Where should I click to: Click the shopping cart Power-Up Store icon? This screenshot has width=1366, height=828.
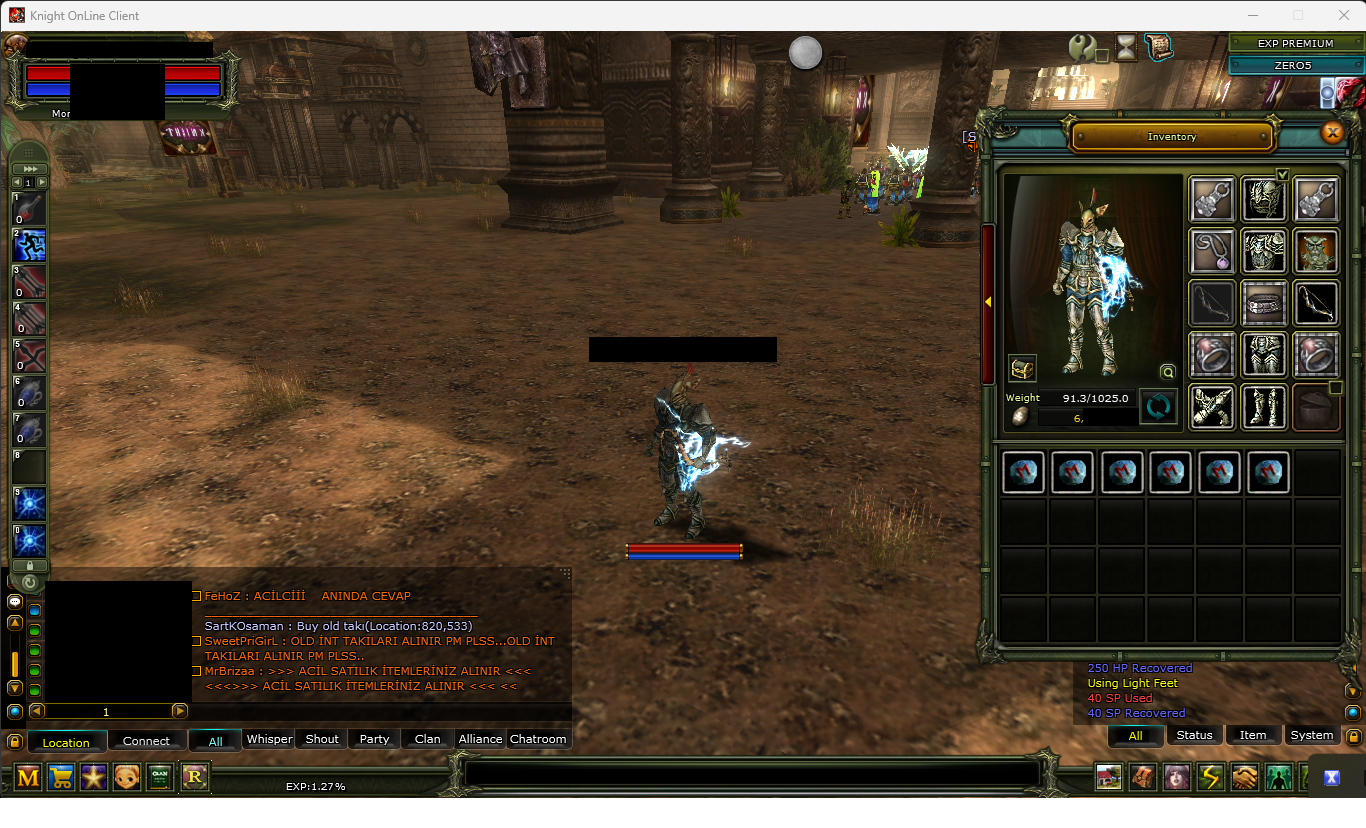(x=60, y=777)
